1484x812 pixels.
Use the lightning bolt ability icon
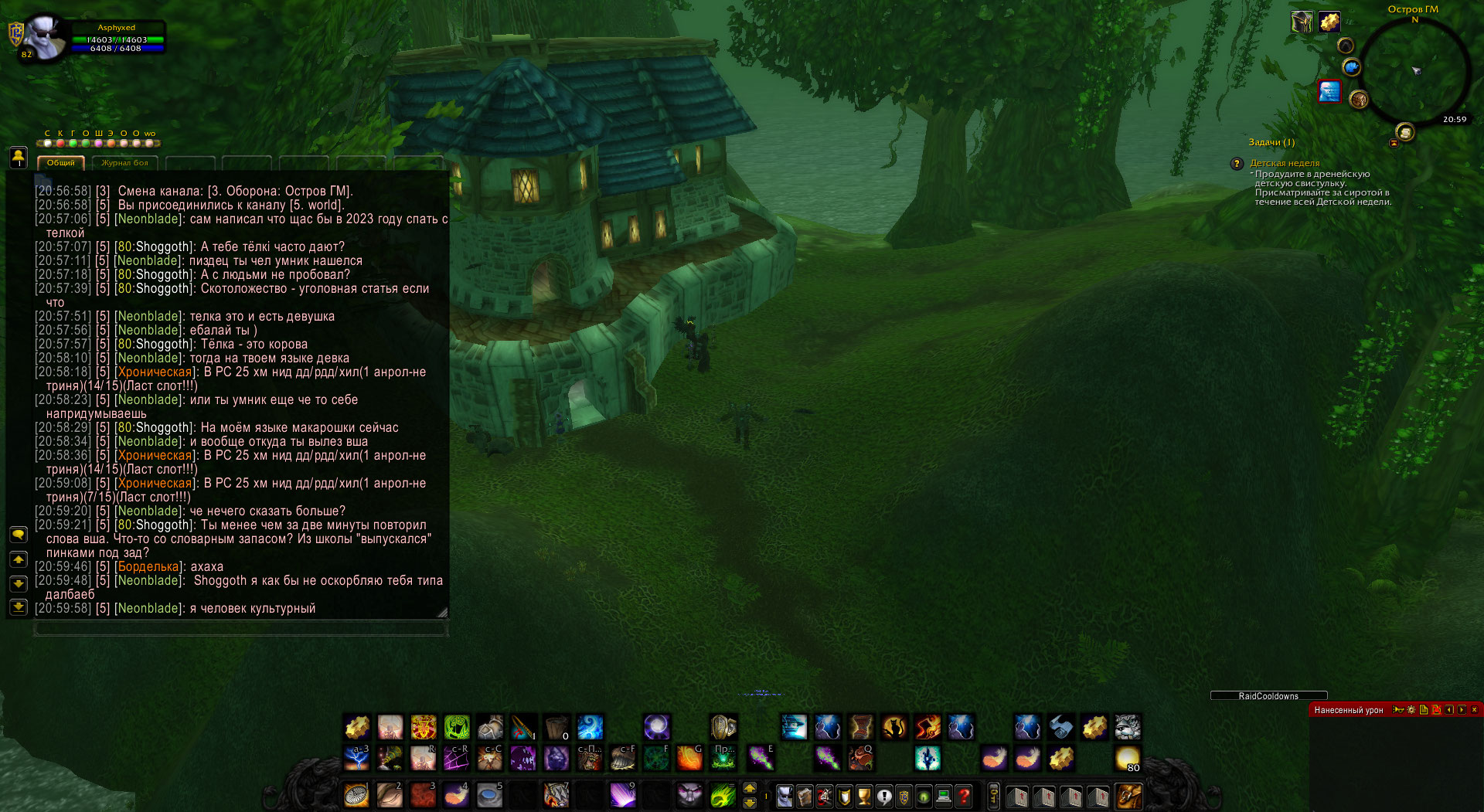[x=356, y=759]
